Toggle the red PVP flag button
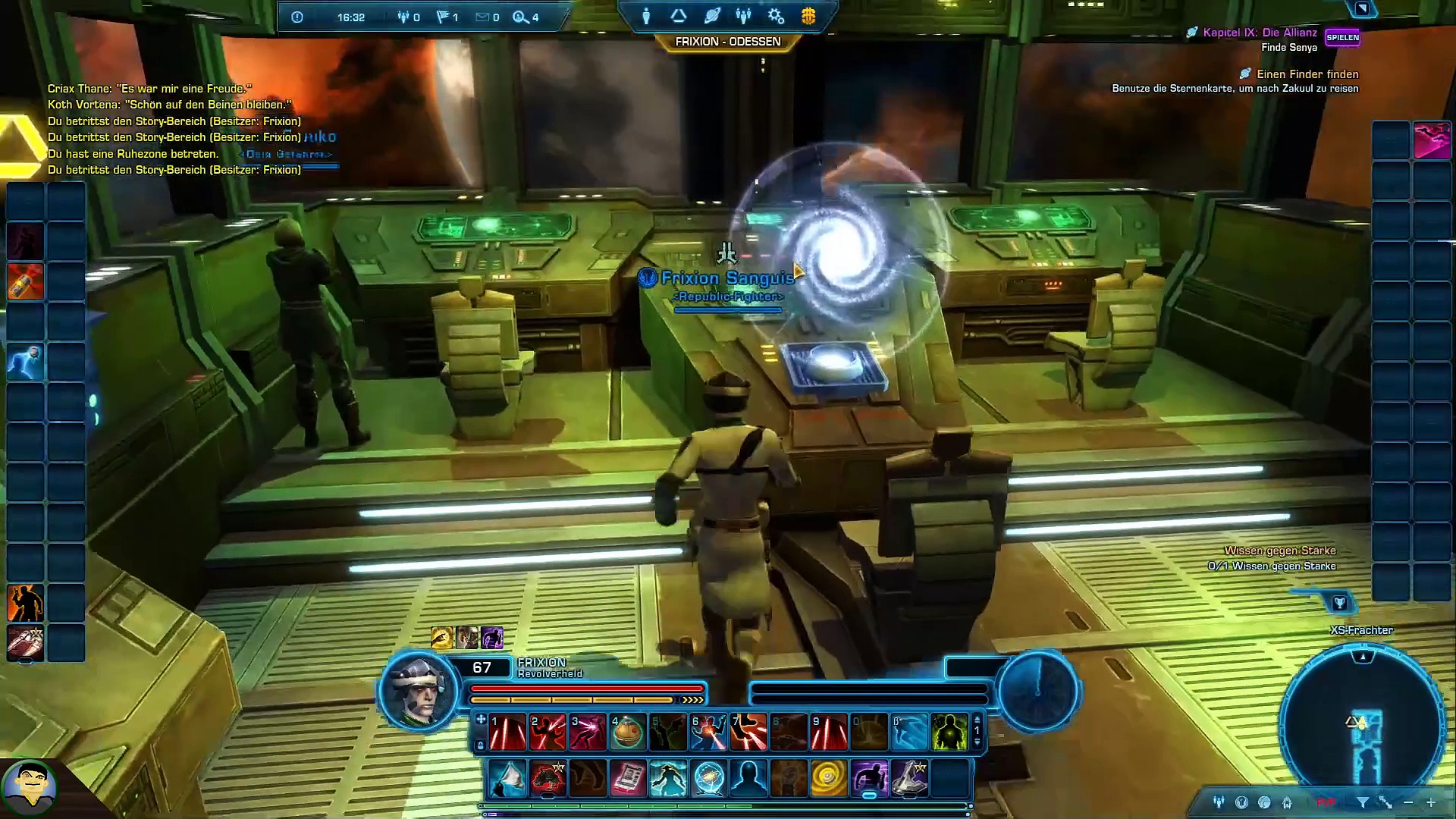The height and width of the screenshot is (819, 1456). (x=1326, y=802)
